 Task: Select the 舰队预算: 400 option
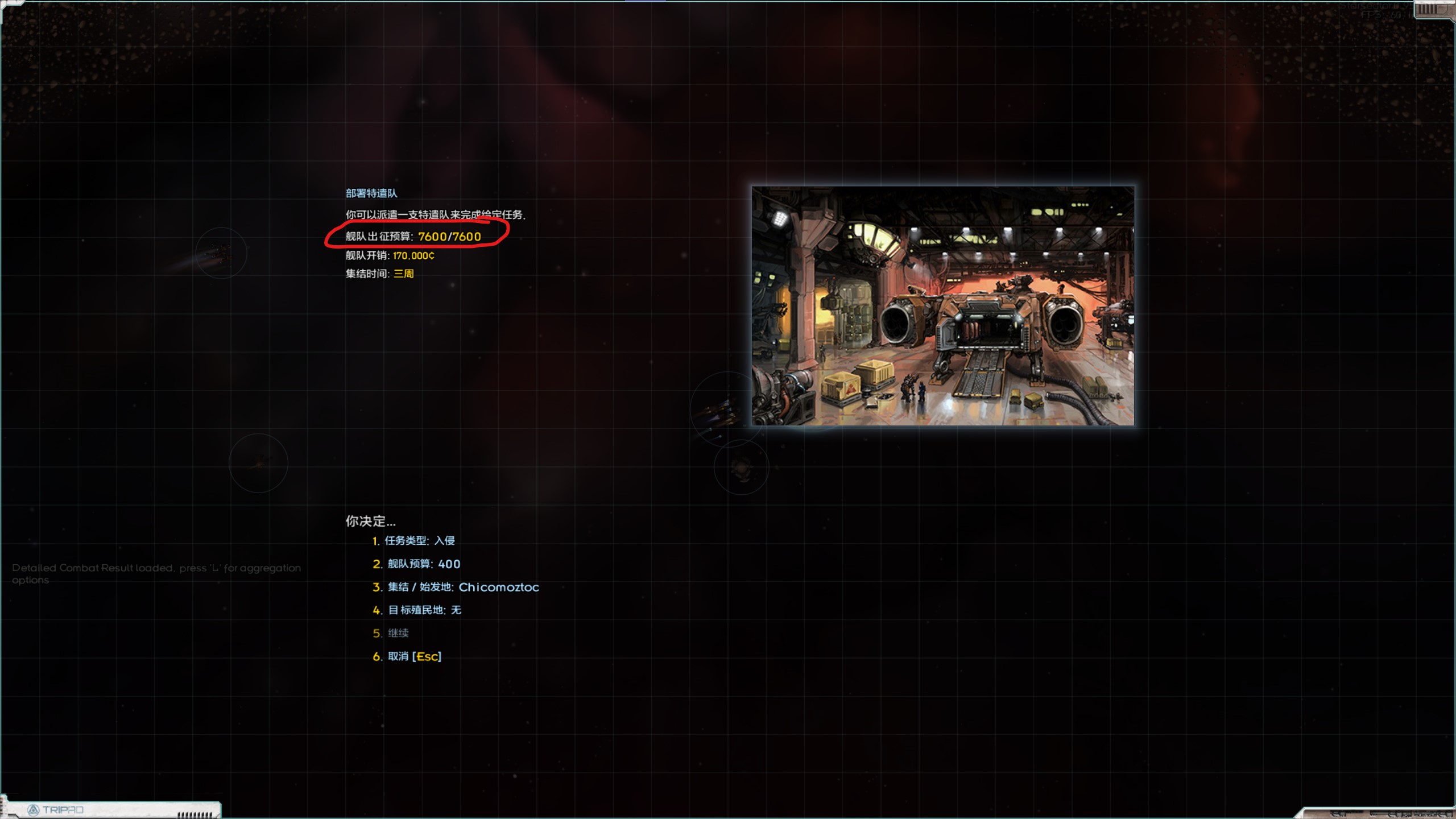click(x=423, y=564)
